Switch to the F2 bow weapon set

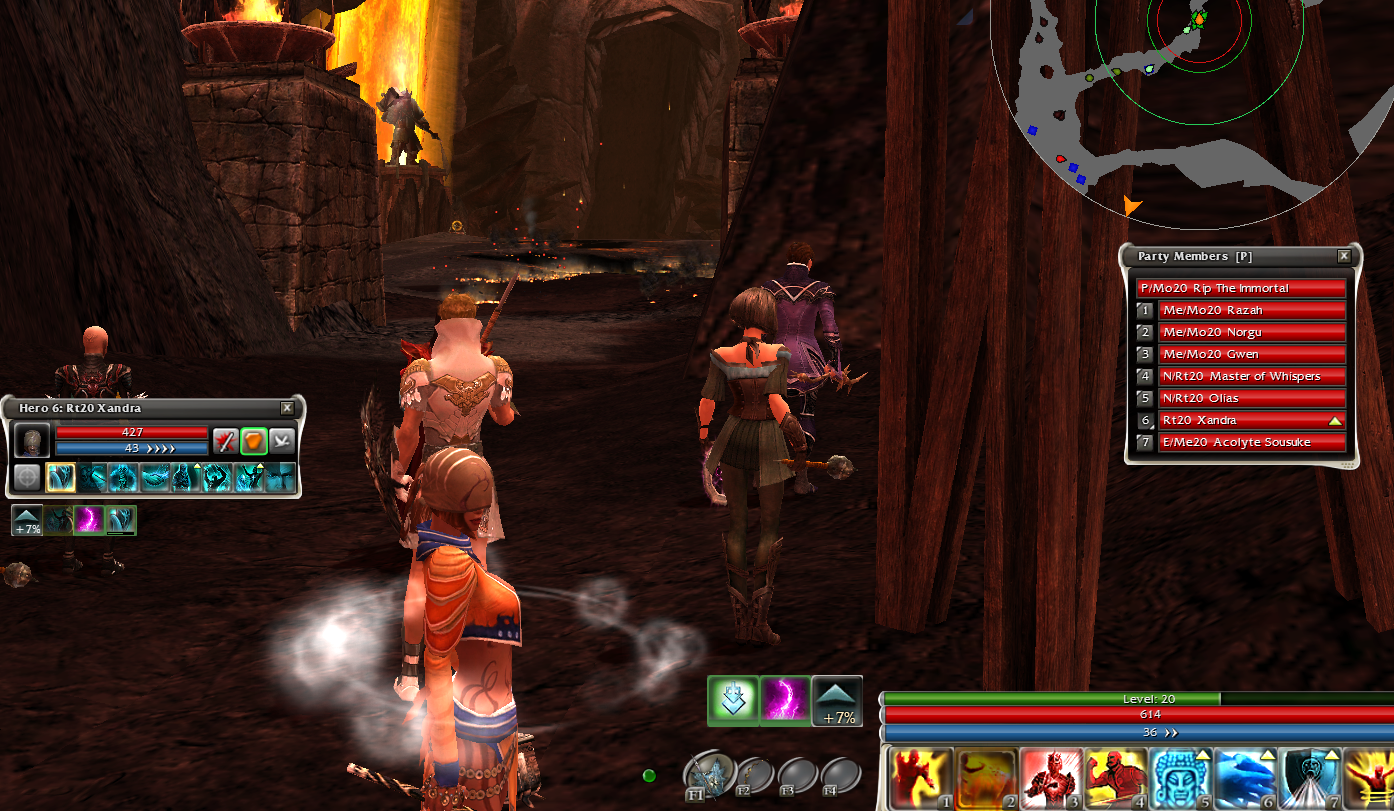tap(756, 774)
